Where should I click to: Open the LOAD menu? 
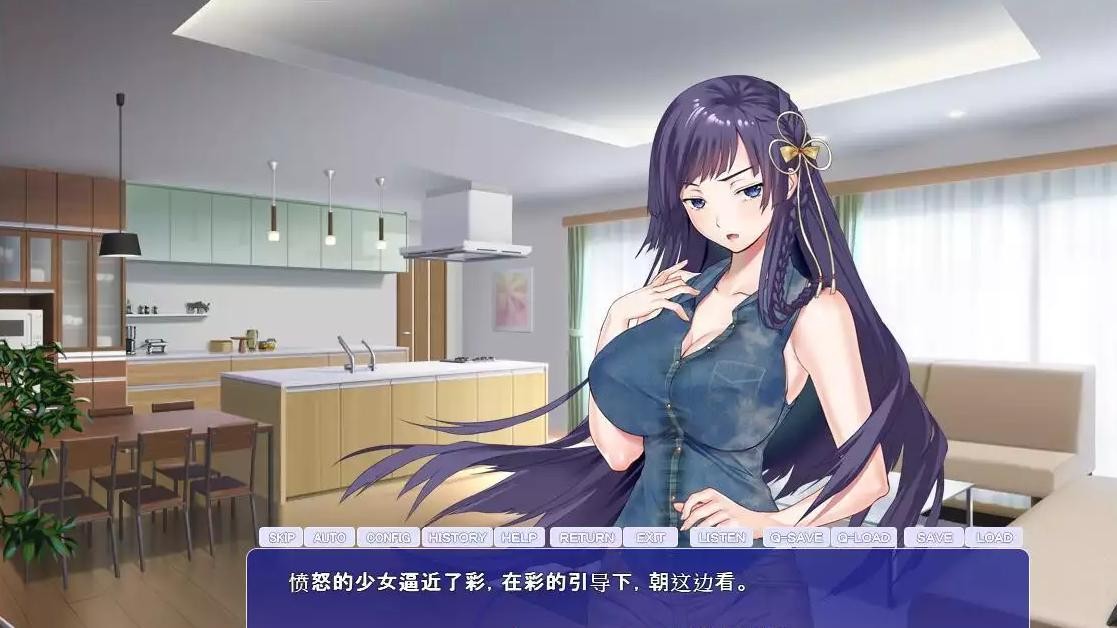(994, 537)
